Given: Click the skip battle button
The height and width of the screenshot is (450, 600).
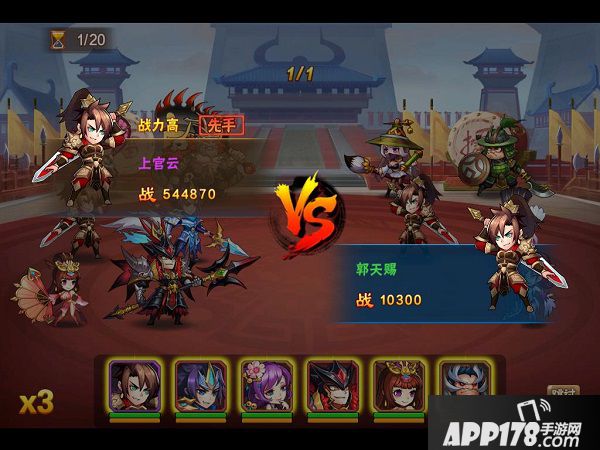Looking at the screenshot, I should (x=564, y=395).
